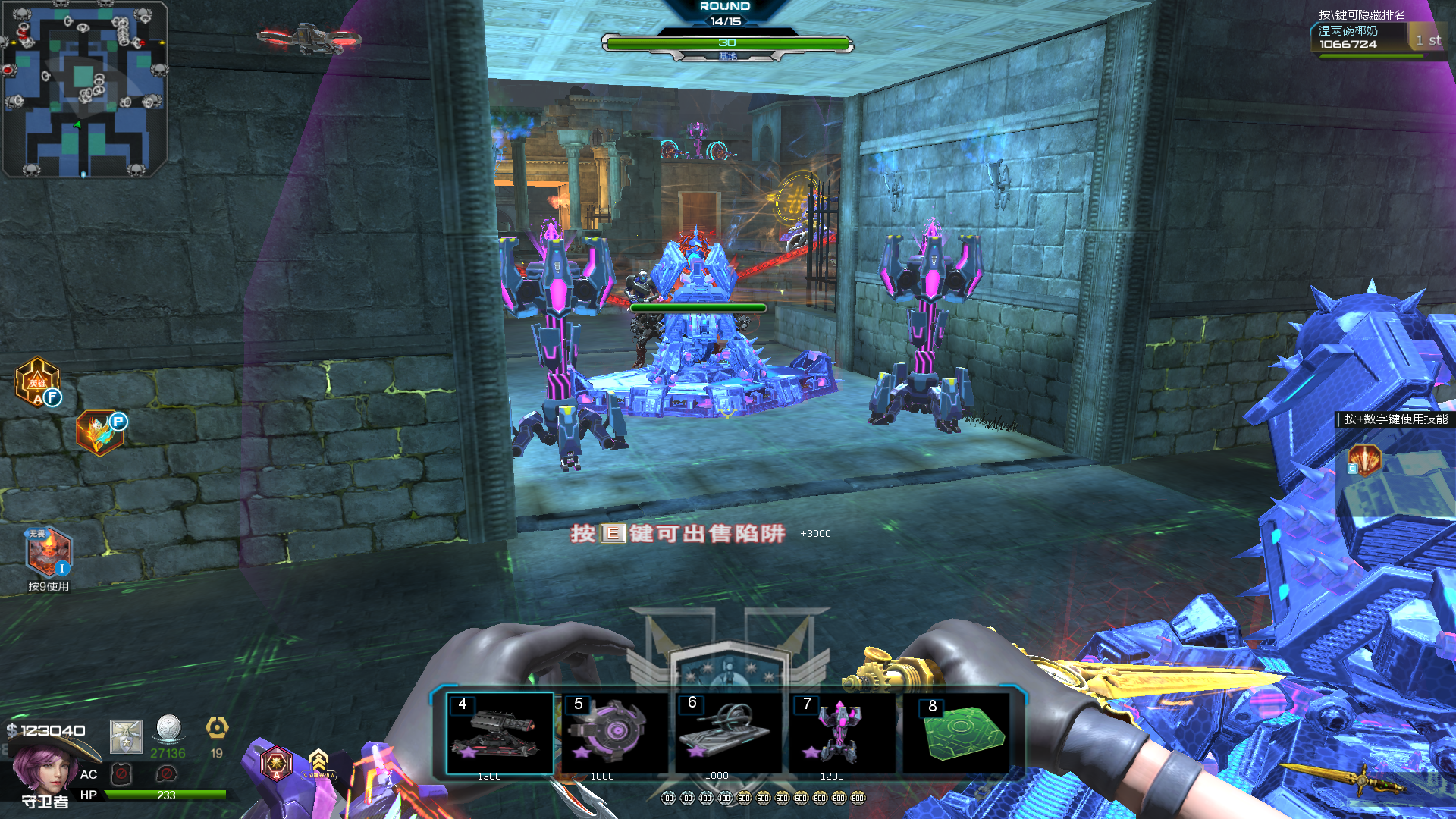Trigger the flaming wing skill icon

[100, 433]
